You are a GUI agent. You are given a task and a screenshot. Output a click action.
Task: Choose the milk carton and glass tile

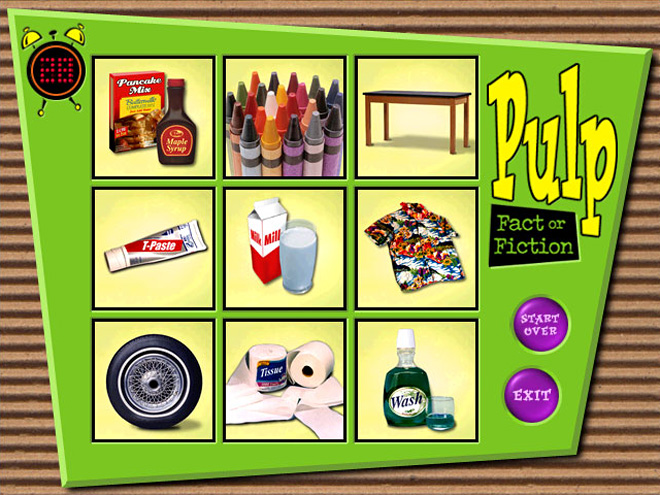pos(285,248)
